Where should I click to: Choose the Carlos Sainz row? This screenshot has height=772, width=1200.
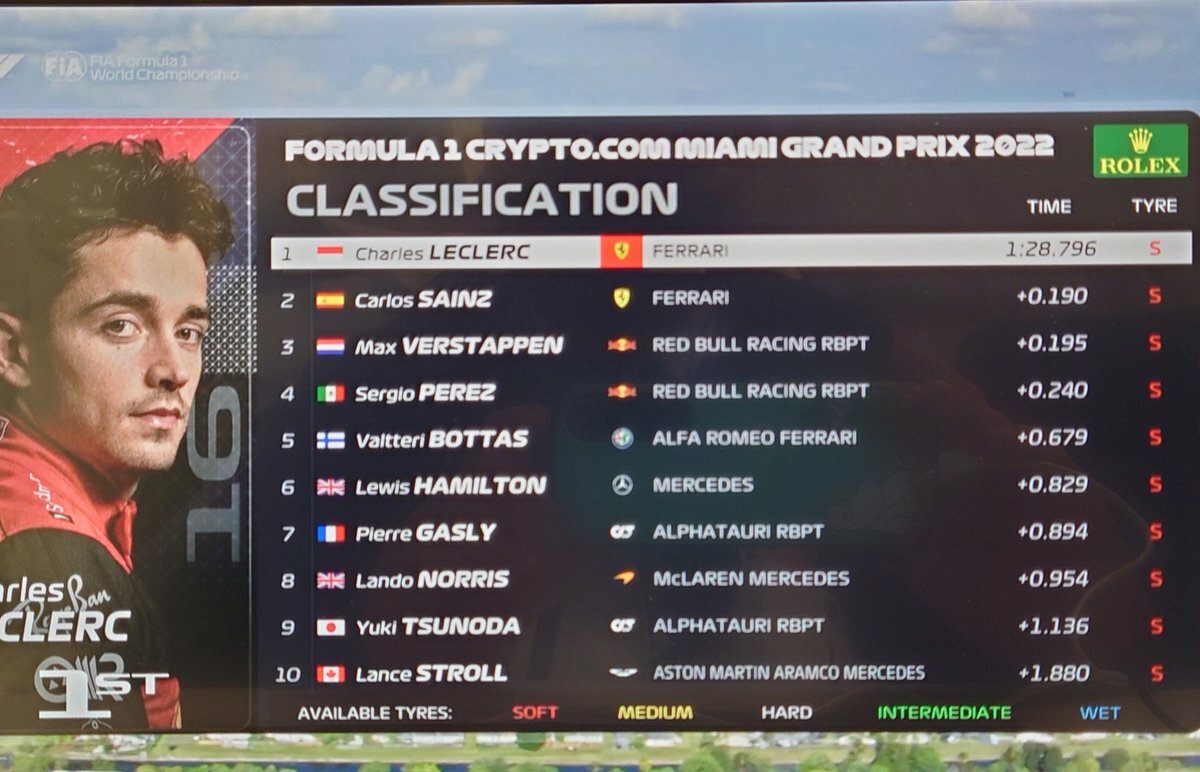pos(730,298)
